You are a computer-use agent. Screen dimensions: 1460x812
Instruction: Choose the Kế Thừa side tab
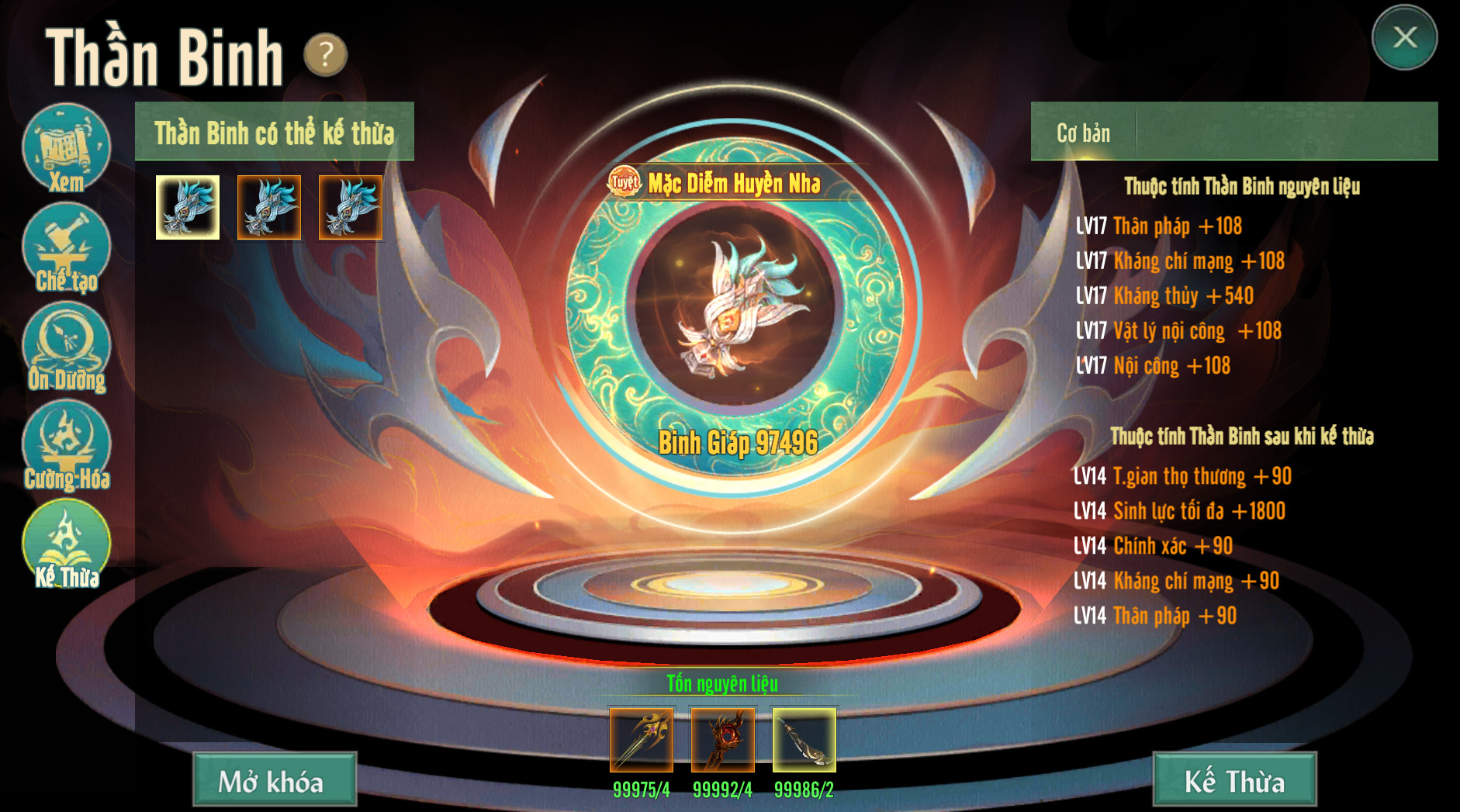[x=66, y=544]
